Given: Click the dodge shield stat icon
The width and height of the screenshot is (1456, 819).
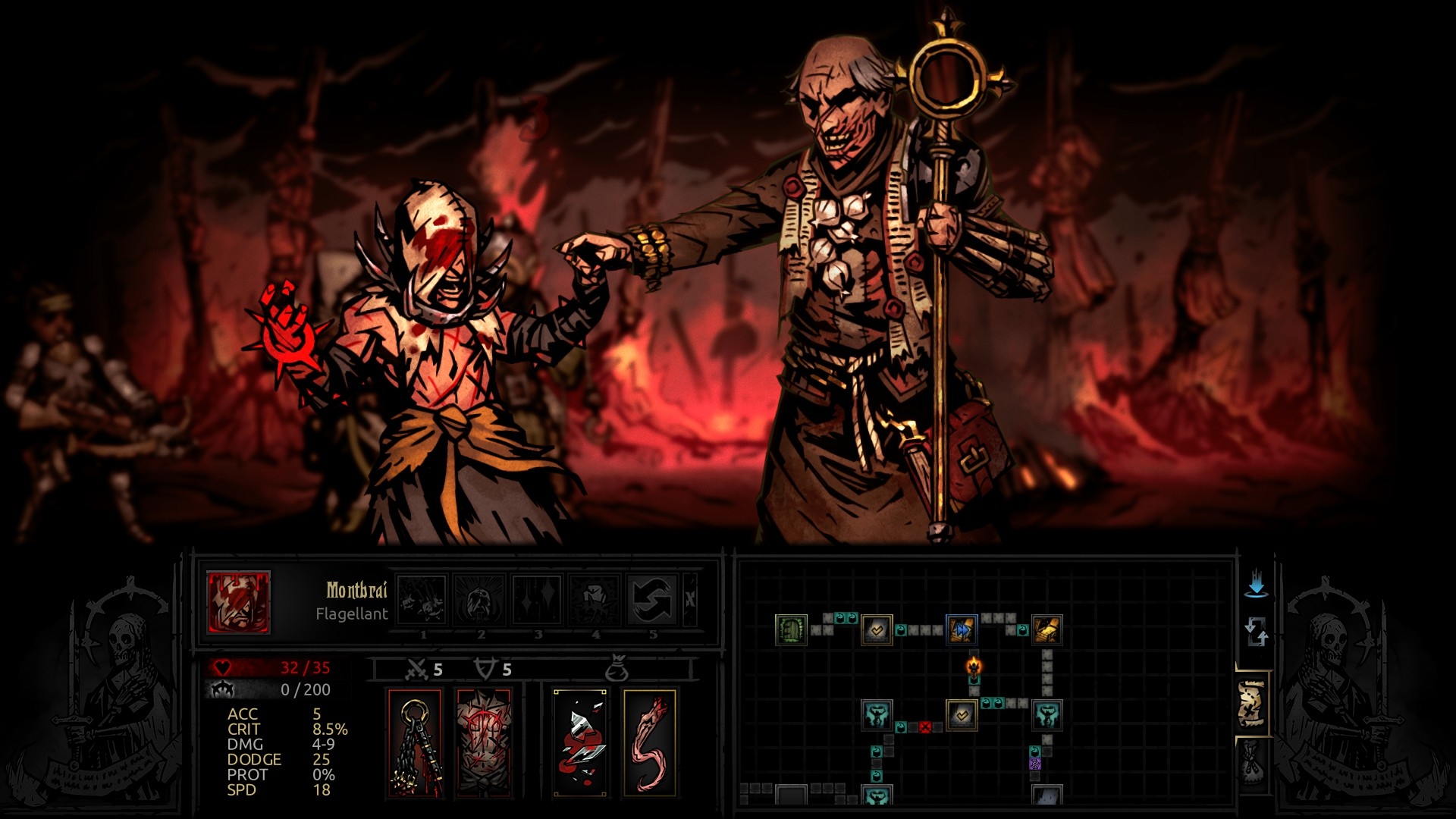Looking at the screenshot, I should click(485, 668).
